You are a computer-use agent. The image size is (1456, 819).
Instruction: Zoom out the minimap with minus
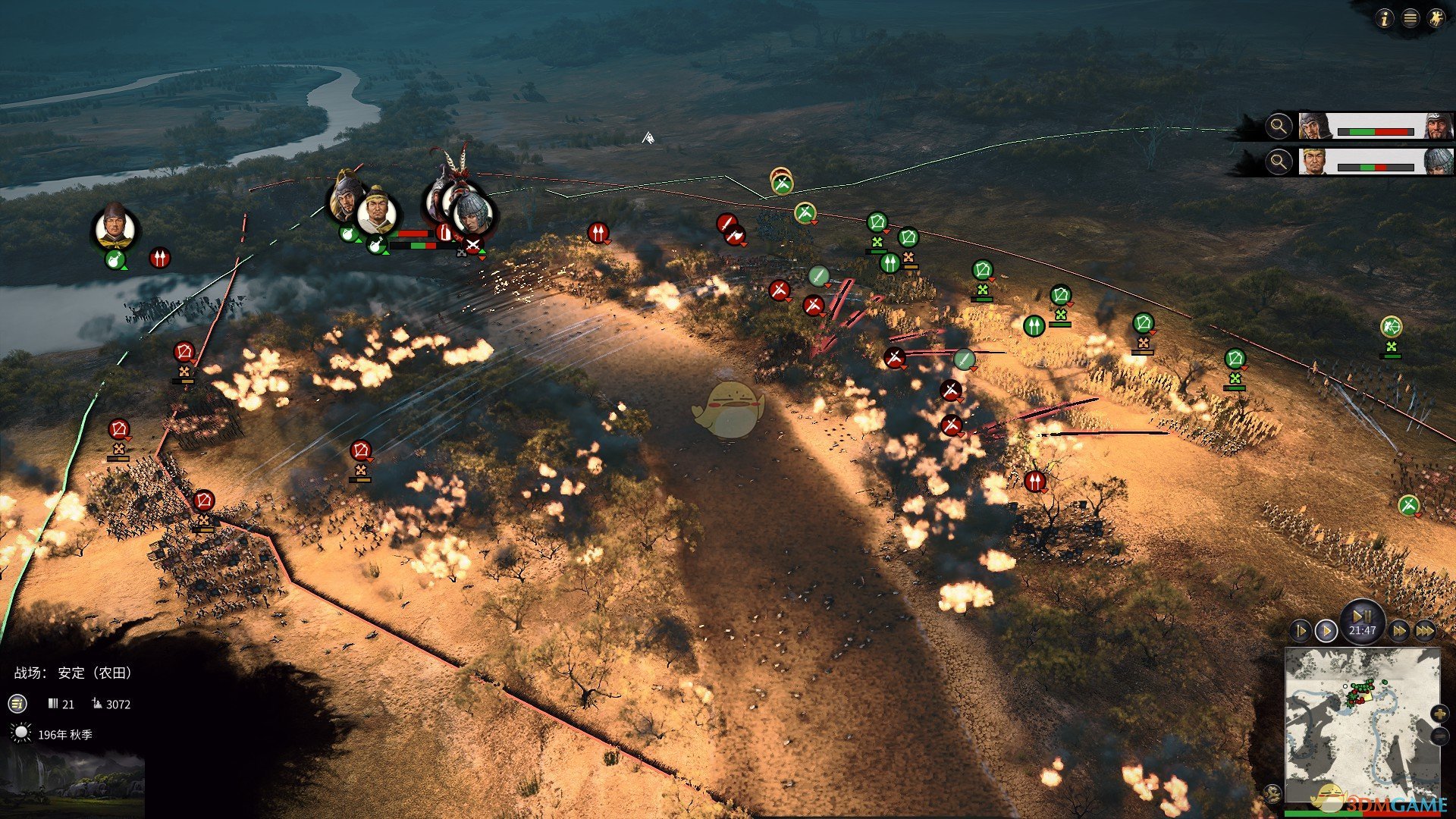pyautogui.click(x=1439, y=736)
